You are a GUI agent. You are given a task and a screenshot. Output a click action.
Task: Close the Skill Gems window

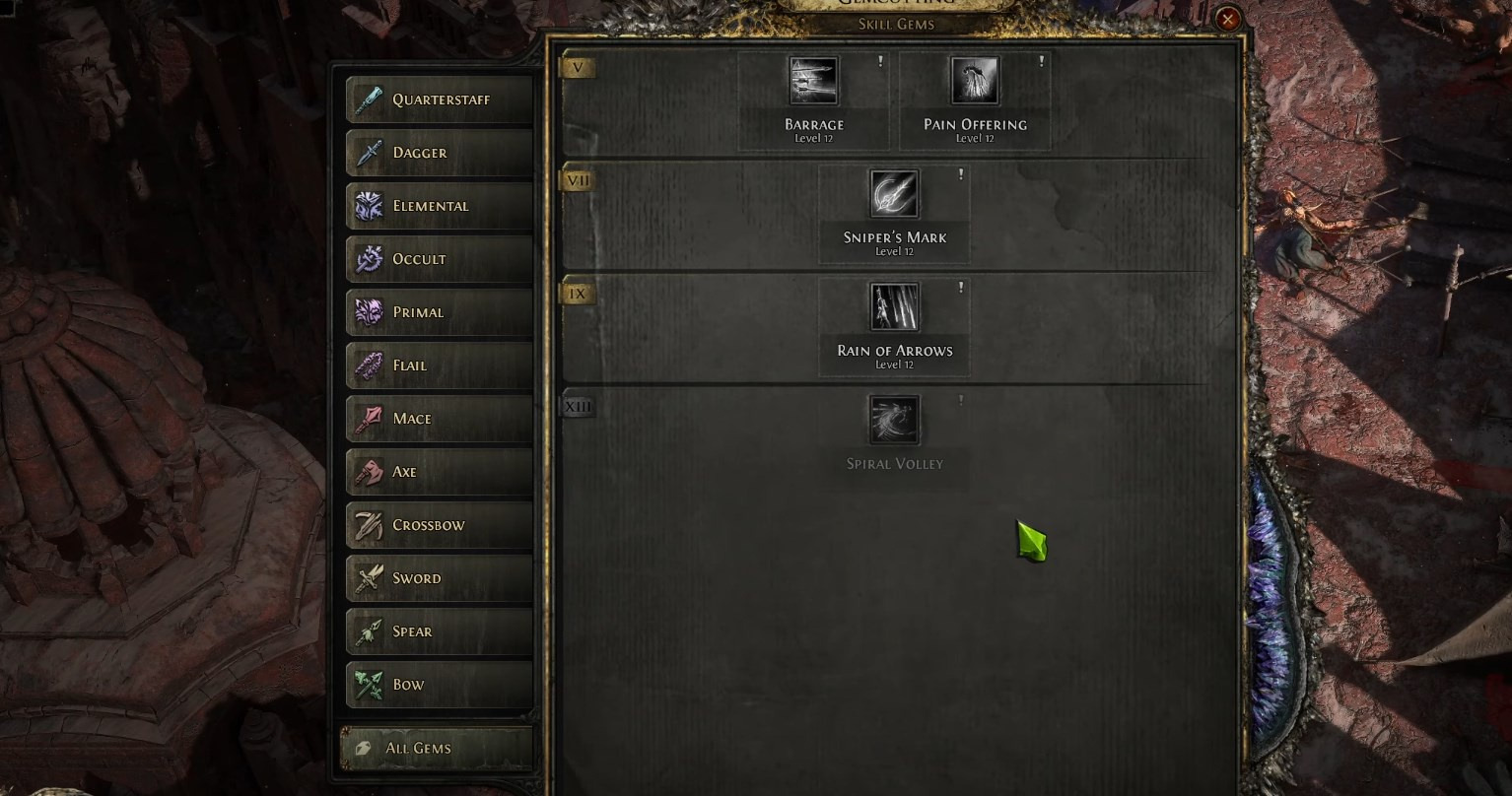1227,19
